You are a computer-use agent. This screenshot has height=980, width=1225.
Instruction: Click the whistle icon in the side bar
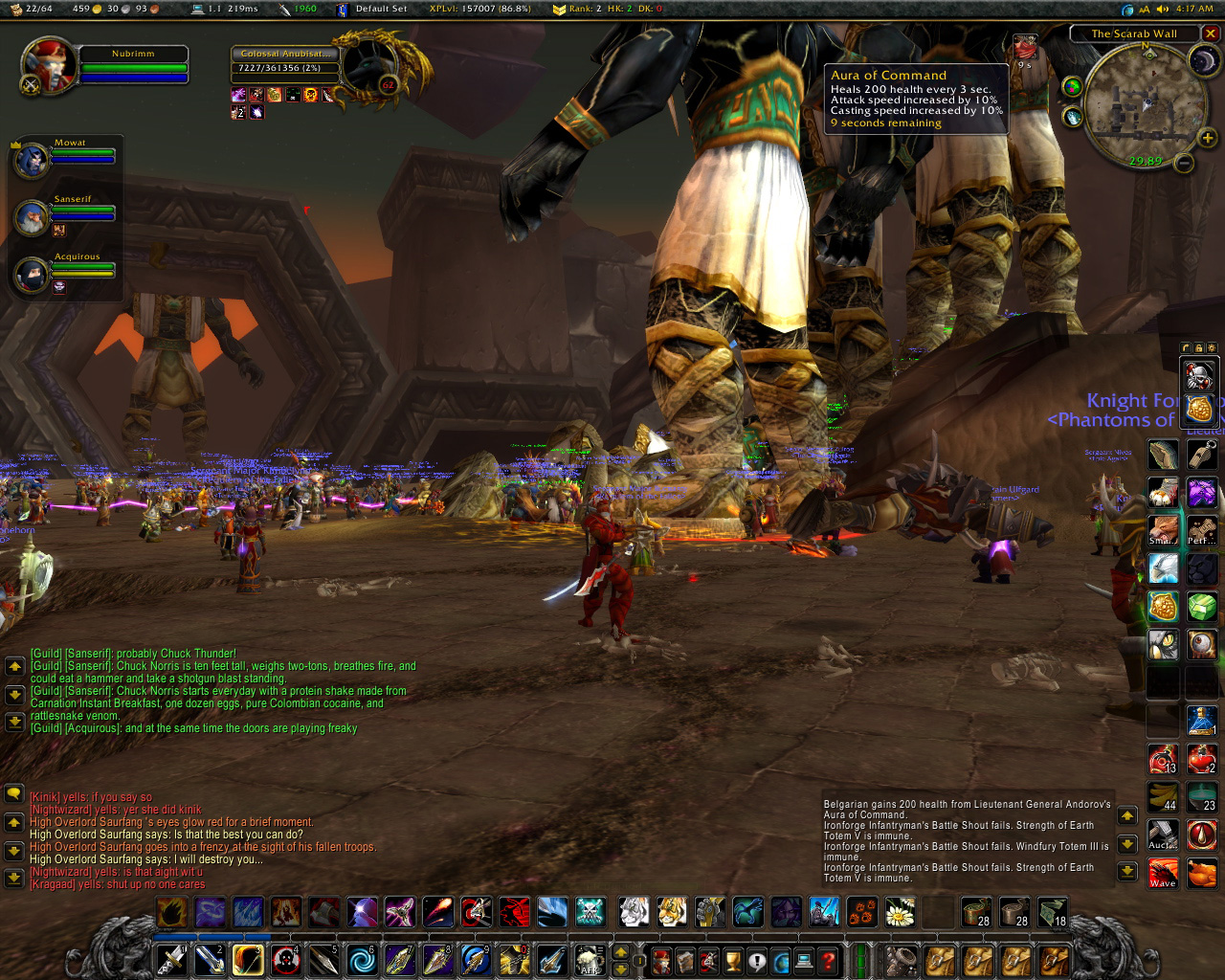(1202, 455)
